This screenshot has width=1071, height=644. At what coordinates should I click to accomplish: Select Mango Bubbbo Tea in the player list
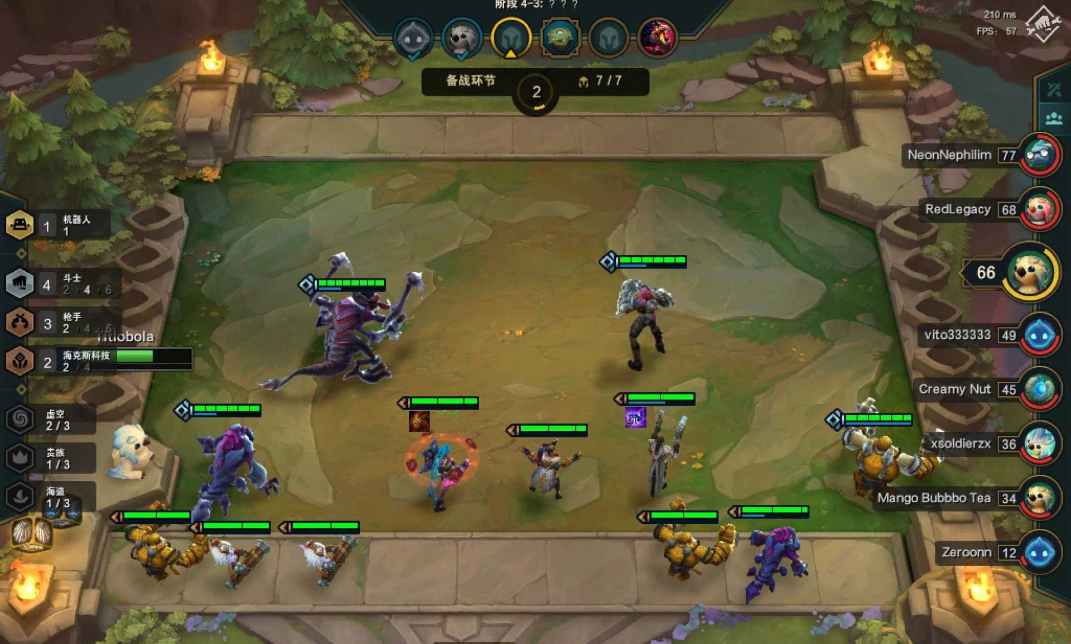pyautogui.click(x=1041, y=497)
